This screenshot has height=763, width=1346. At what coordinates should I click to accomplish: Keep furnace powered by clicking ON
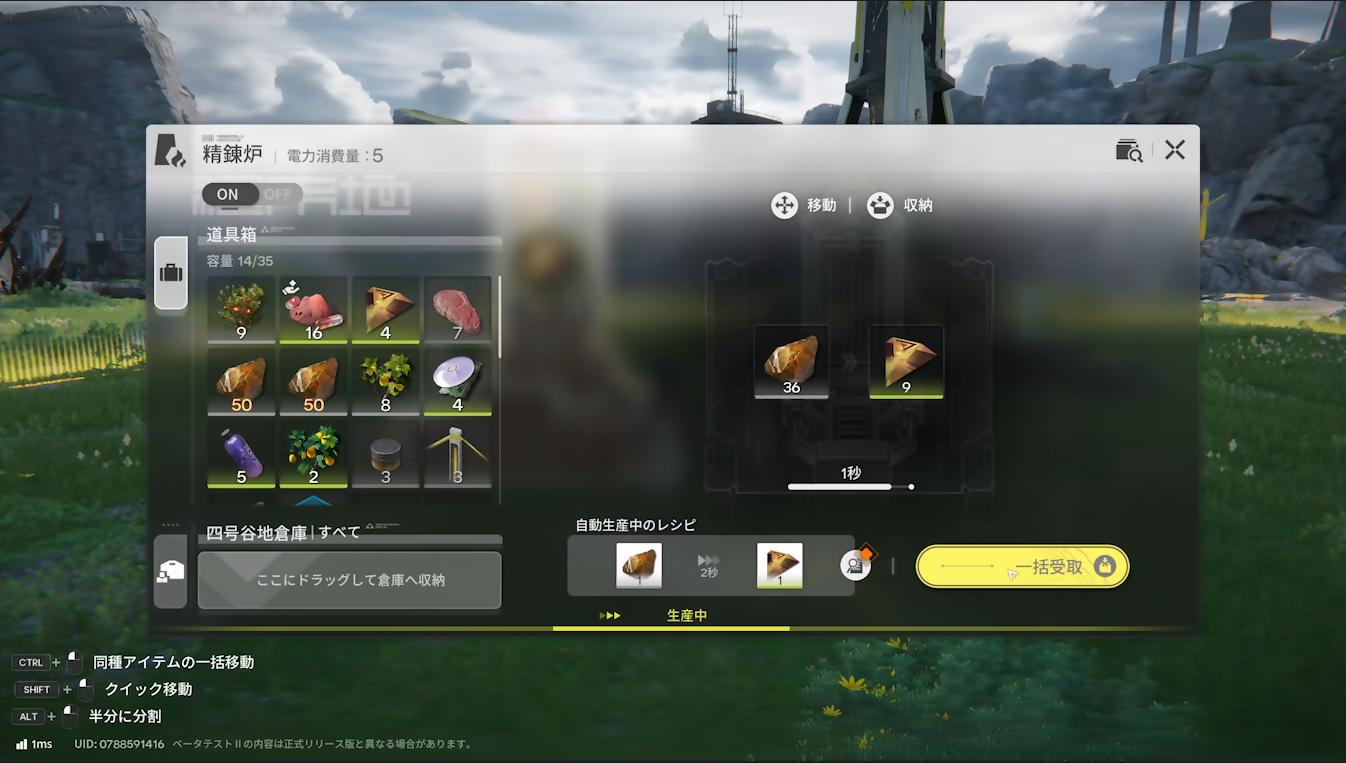click(x=228, y=194)
